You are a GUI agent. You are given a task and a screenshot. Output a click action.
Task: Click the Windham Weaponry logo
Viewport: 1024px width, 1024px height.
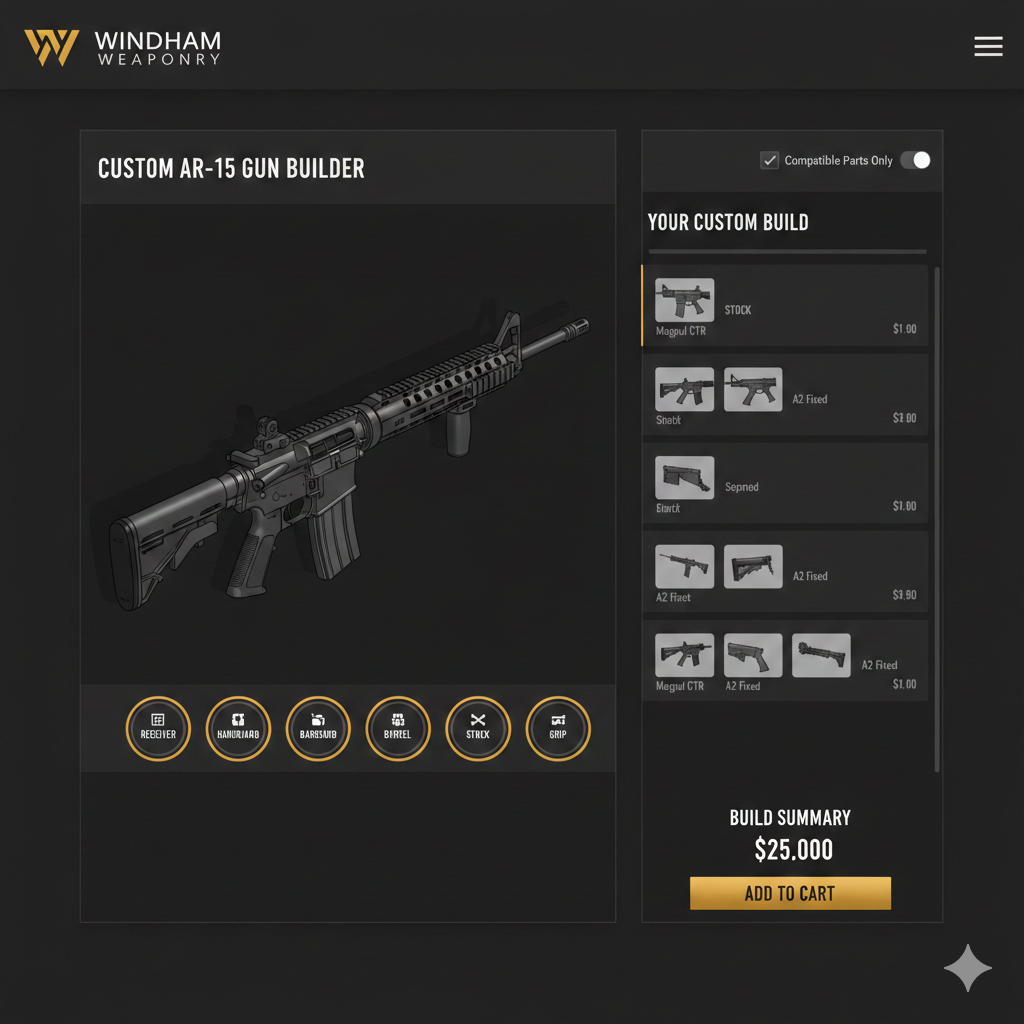point(122,47)
